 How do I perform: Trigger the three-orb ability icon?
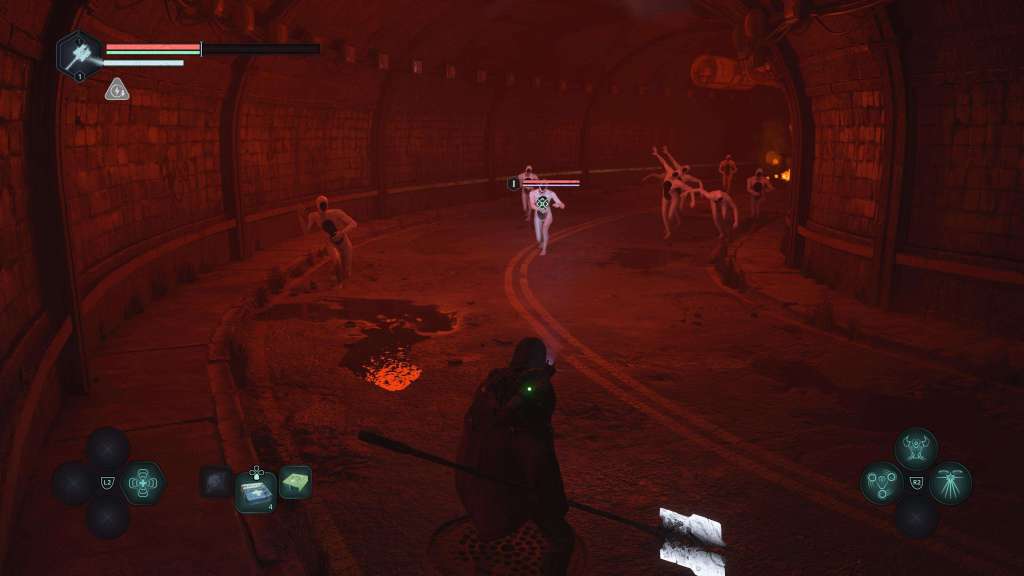click(881, 483)
